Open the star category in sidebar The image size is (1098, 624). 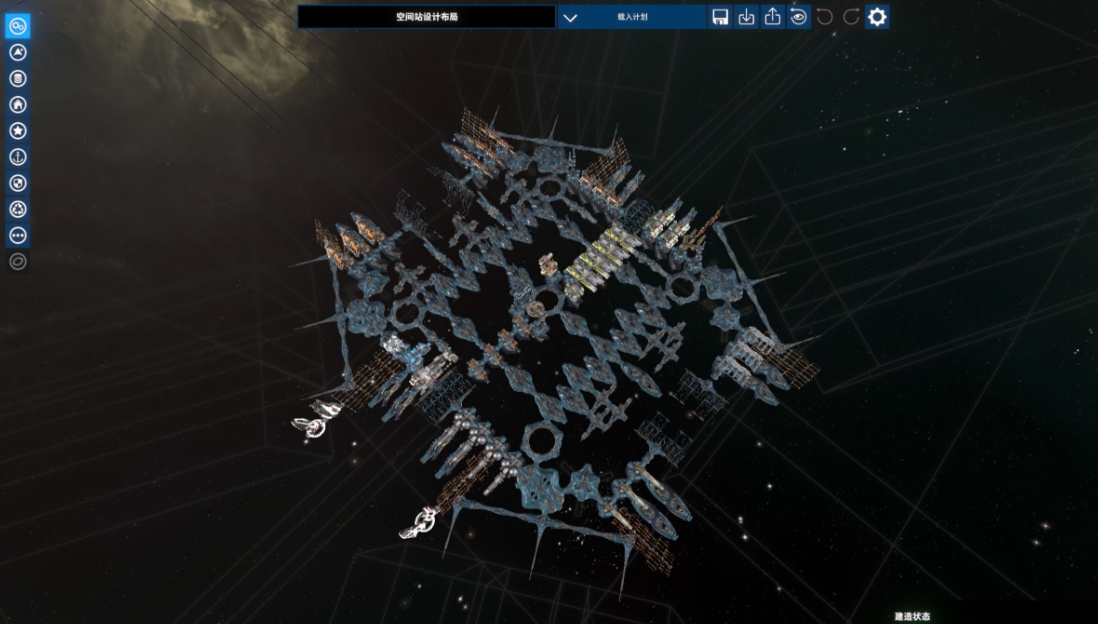(17, 131)
